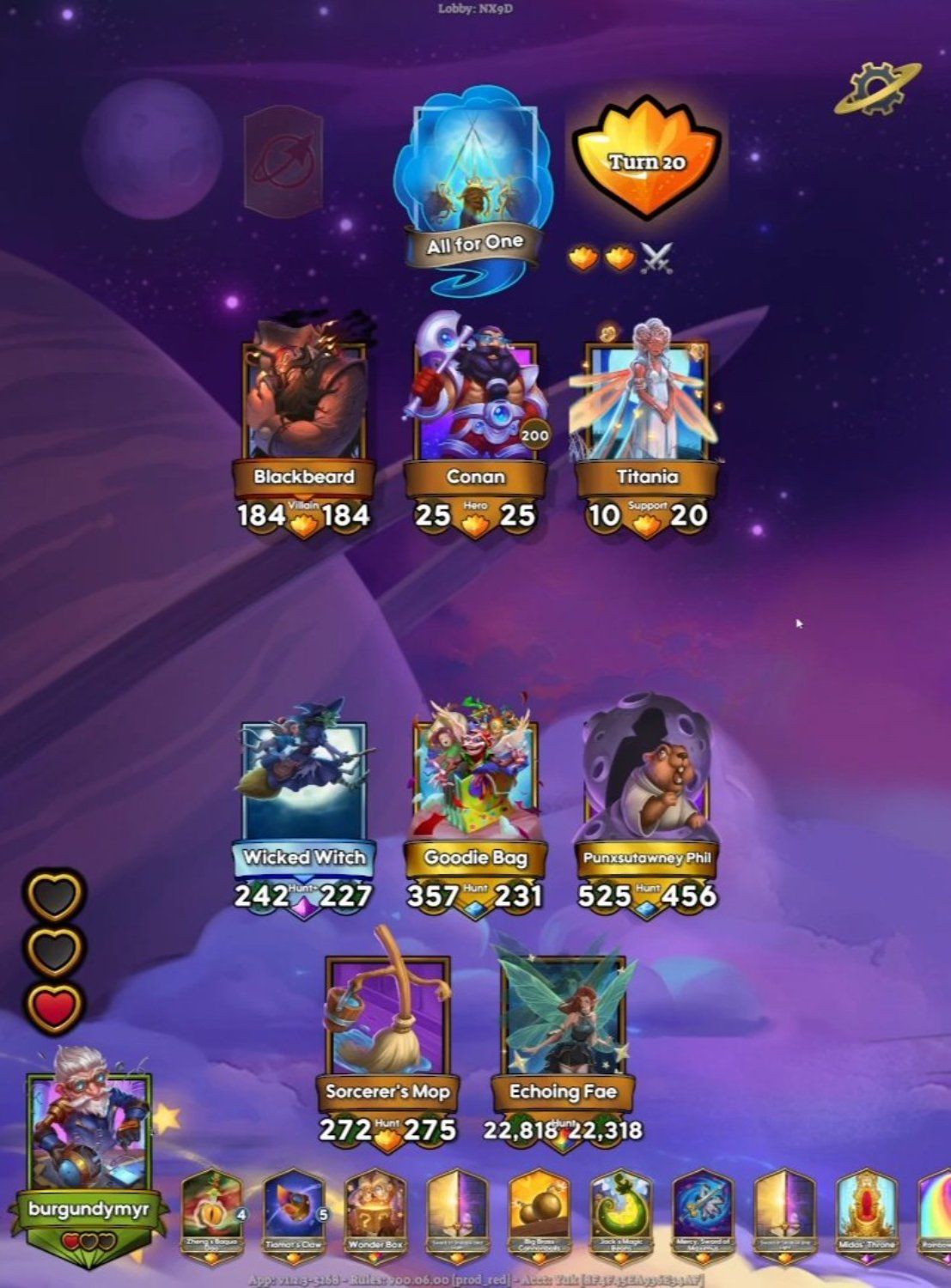The height and width of the screenshot is (1288, 951).
Task: Inspect the Tiamat's Claw treasure
Action: click(293, 1212)
